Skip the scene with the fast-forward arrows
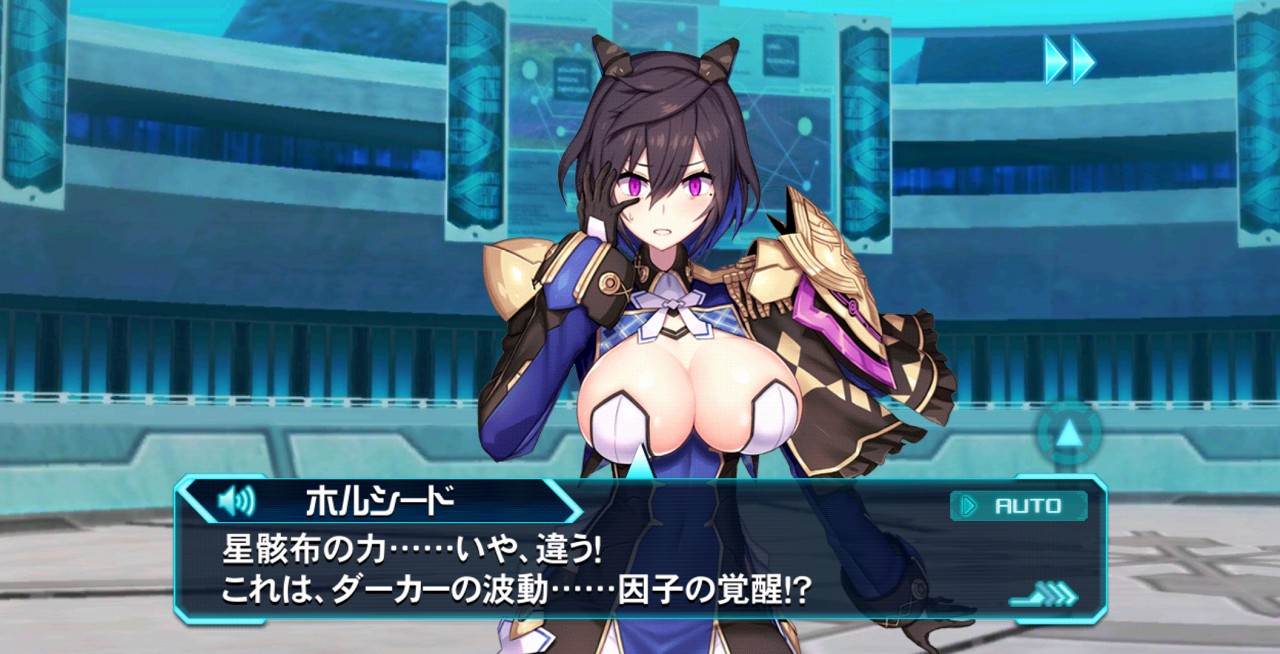This screenshot has height=654, width=1280. 1069,60
